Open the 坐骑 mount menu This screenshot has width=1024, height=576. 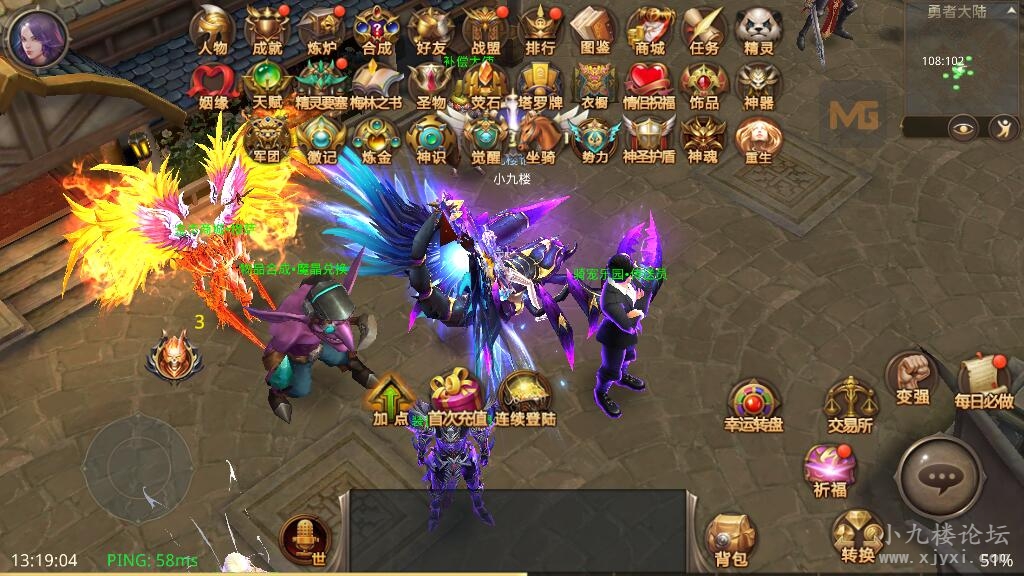pos(540,136)
